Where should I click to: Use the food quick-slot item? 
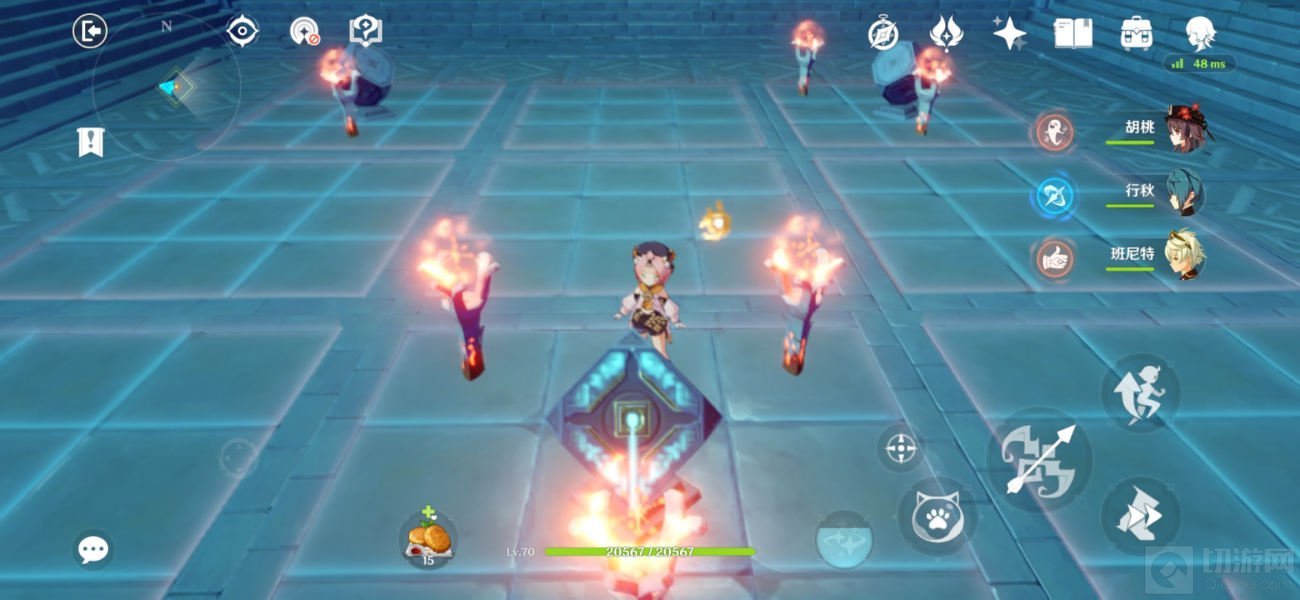pos(429,540)
